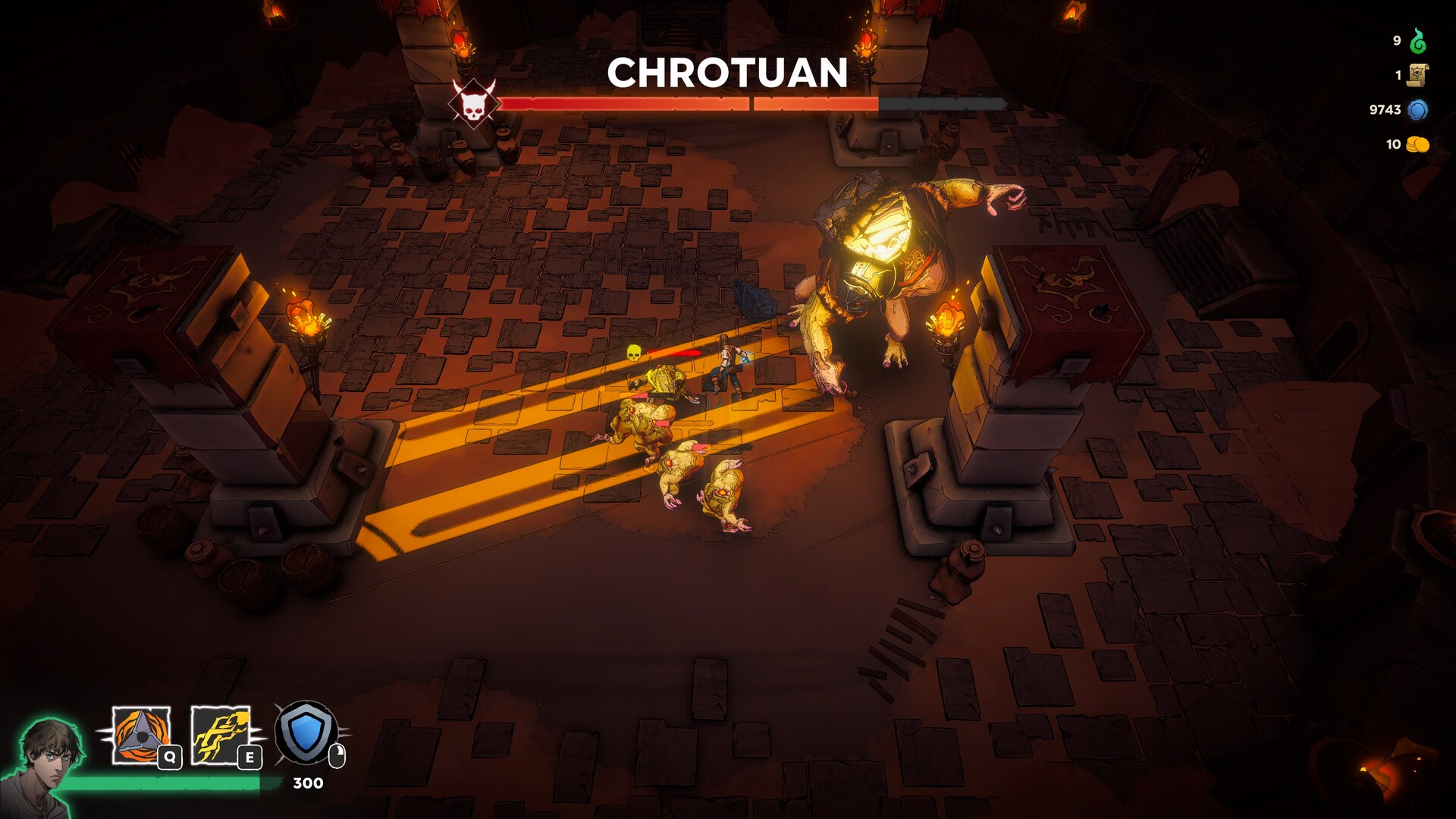
Task: Click the E keybind badge
Action: 249,756
